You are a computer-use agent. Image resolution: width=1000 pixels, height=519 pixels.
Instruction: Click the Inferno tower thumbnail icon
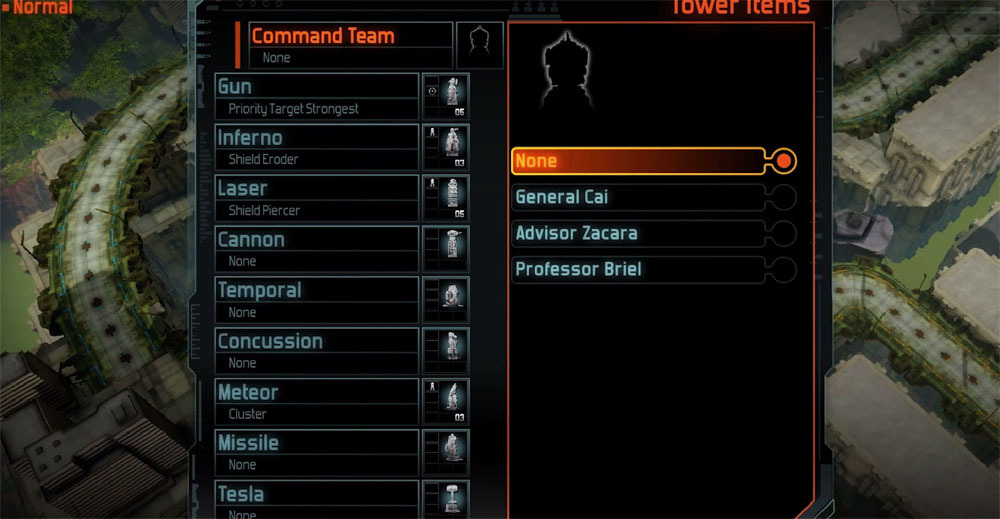coord(448,147)
